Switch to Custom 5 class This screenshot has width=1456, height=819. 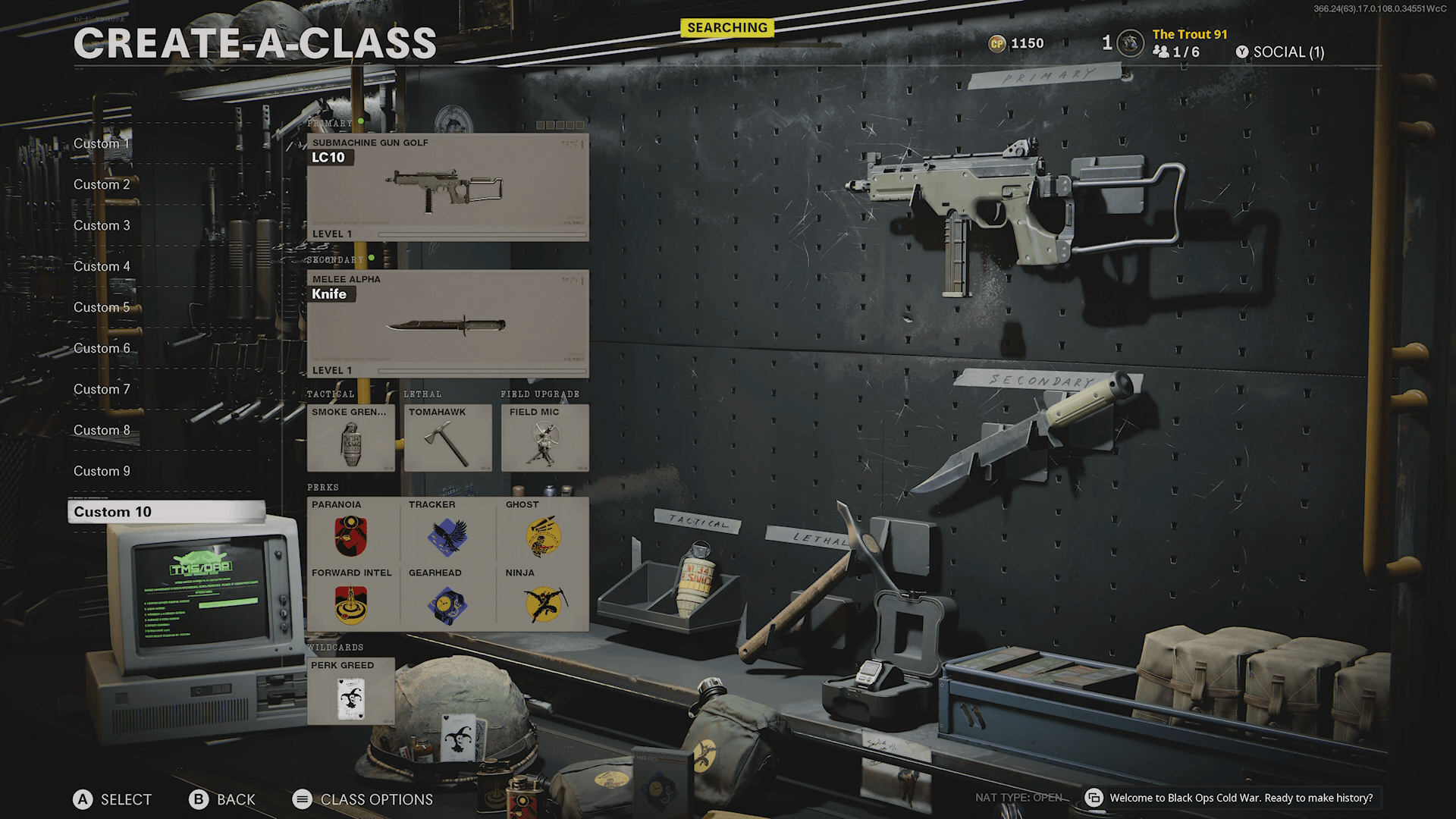click(102, 307)
